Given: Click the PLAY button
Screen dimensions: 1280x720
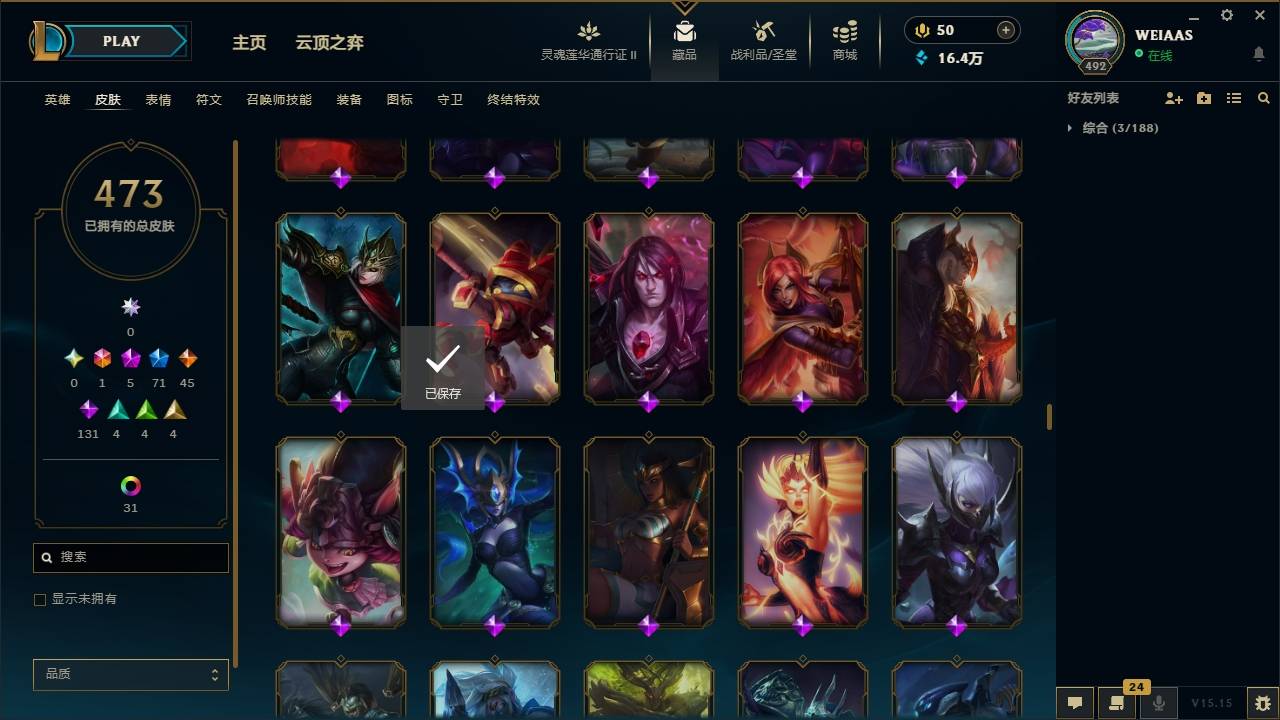Looking at the screenshot, I should point(121,41).
